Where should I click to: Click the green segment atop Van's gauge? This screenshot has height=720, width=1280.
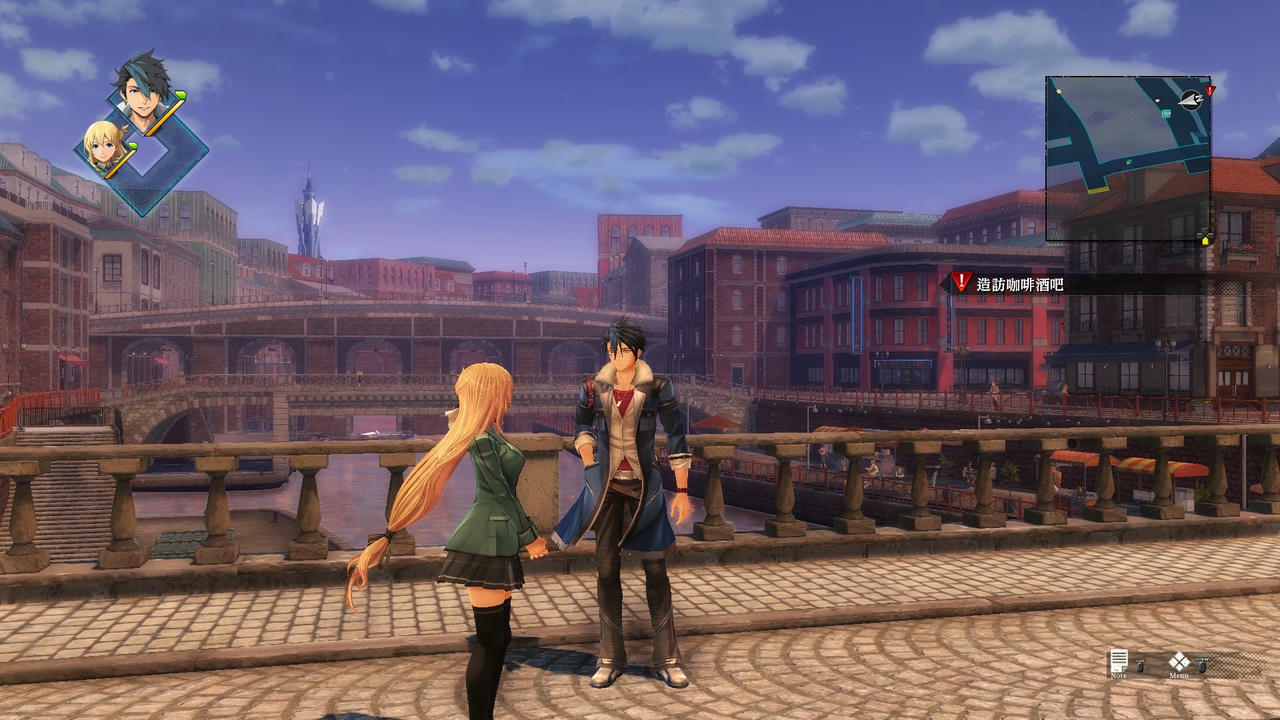[x=181, y=95]
